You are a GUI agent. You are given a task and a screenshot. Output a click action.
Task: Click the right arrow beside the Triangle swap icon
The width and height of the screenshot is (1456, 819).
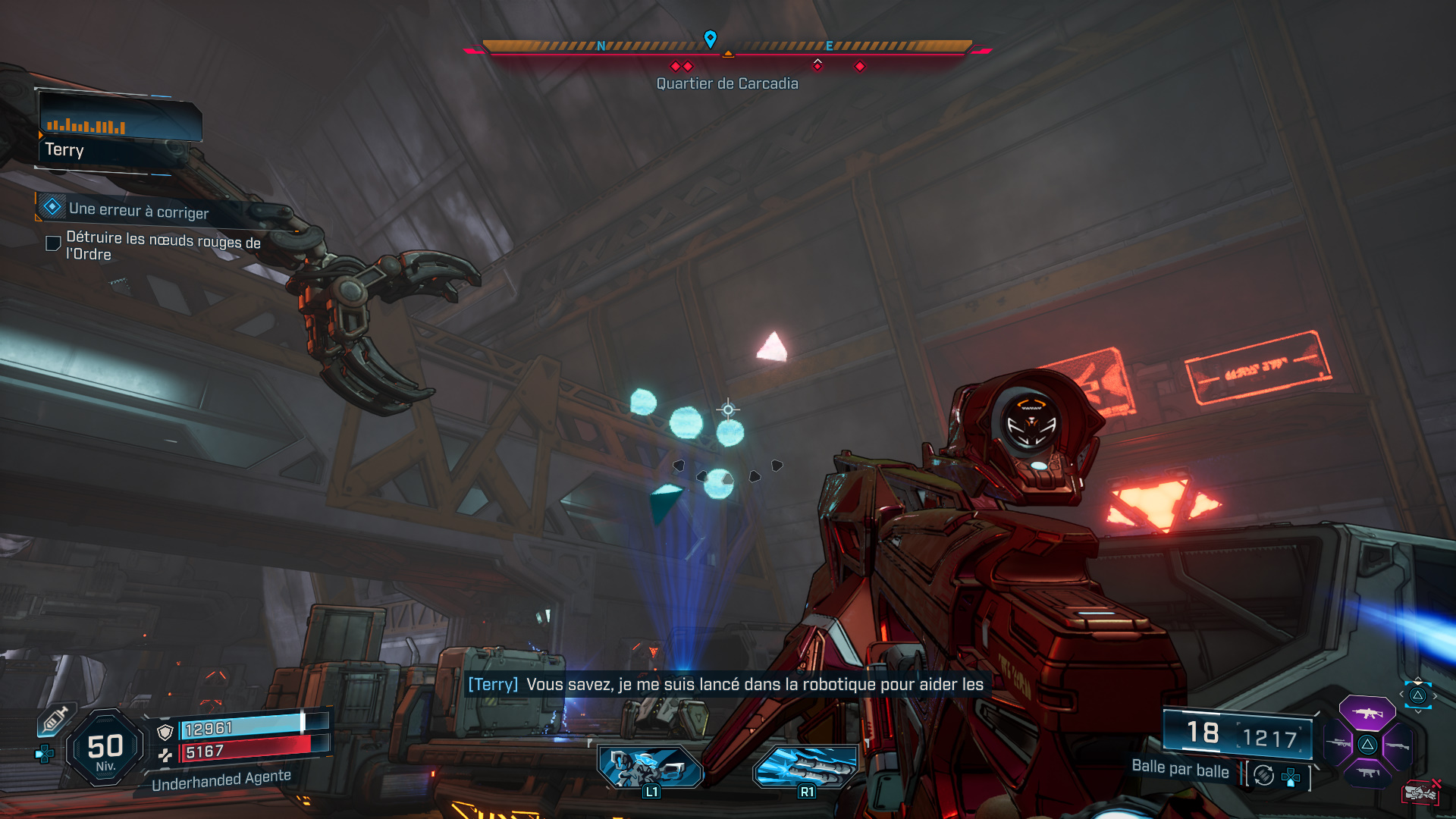(1436, 695)
